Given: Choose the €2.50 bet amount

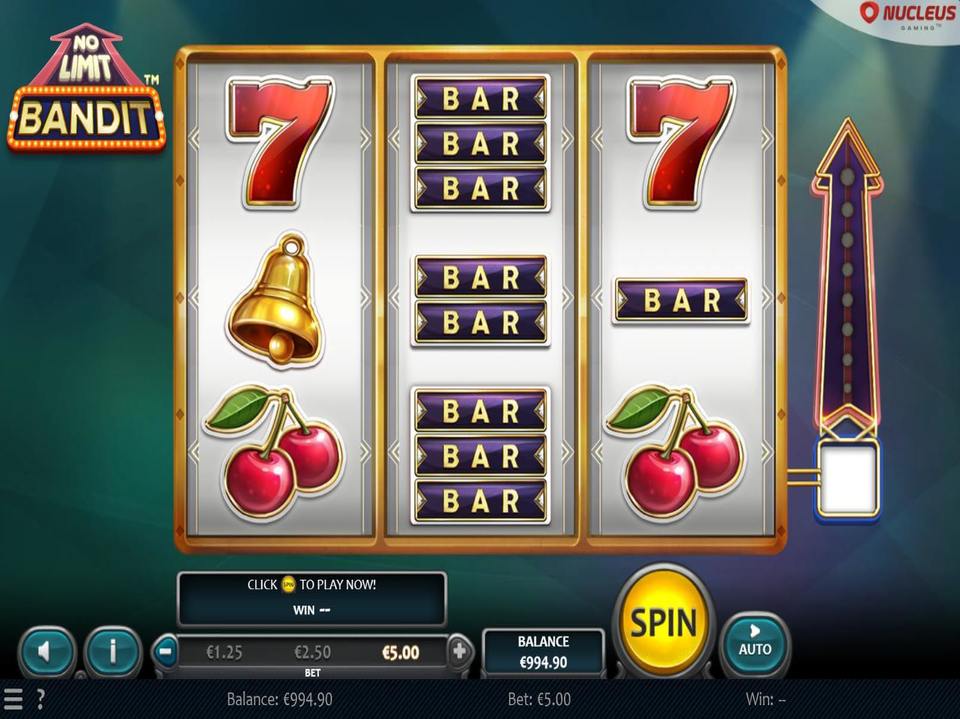Looking at the screenshot, I should tap(314, 652).
